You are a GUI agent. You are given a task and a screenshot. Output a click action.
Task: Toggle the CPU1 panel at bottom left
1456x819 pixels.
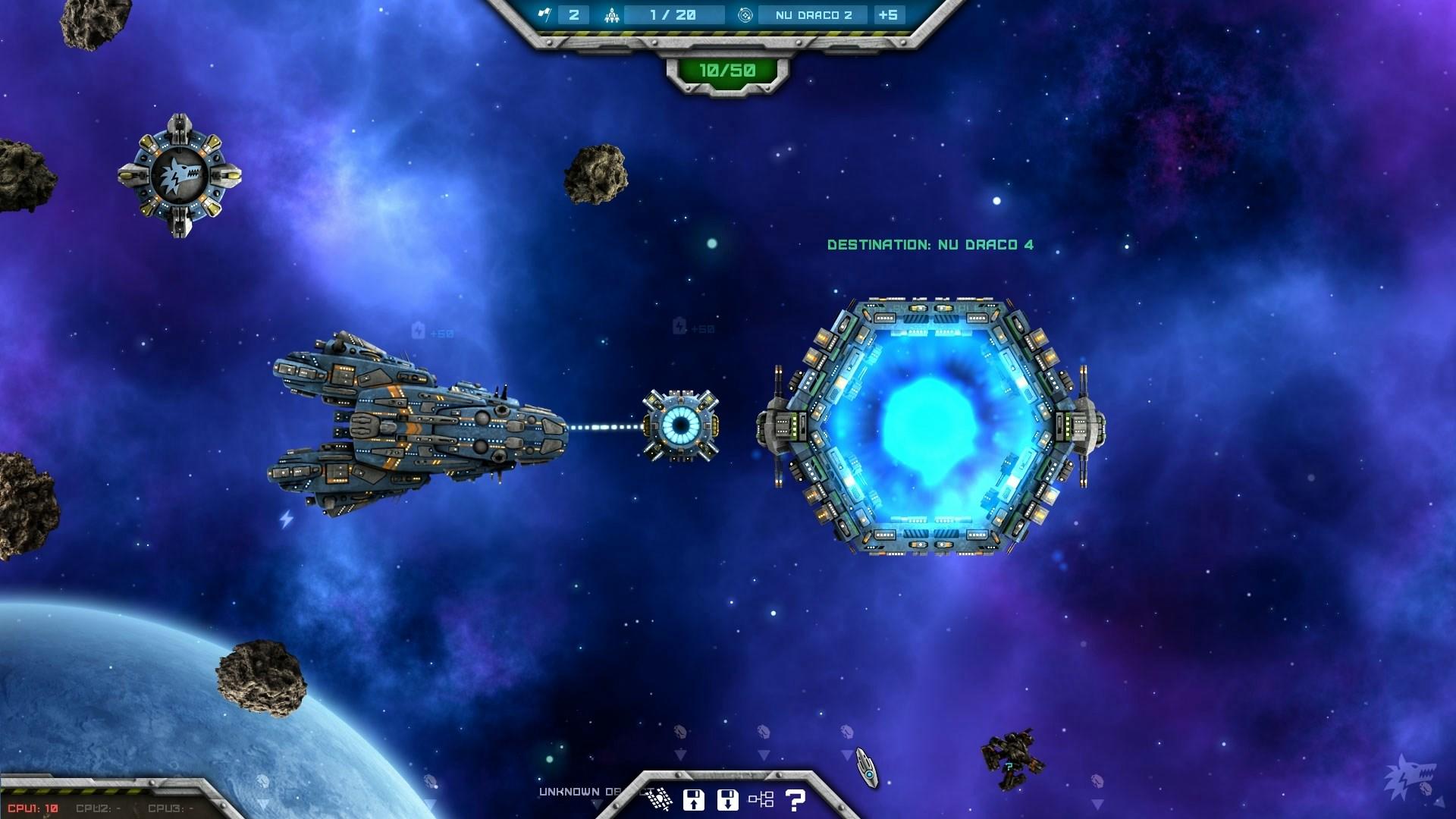point(32,808)
